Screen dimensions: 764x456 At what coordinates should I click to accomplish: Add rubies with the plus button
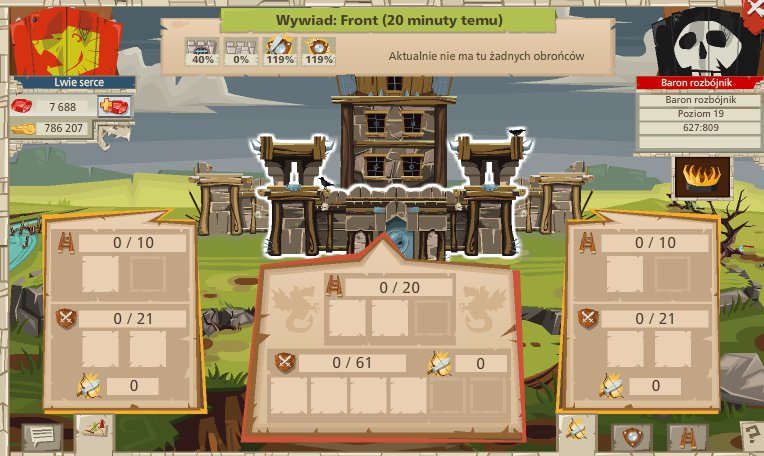pos(114,106)
